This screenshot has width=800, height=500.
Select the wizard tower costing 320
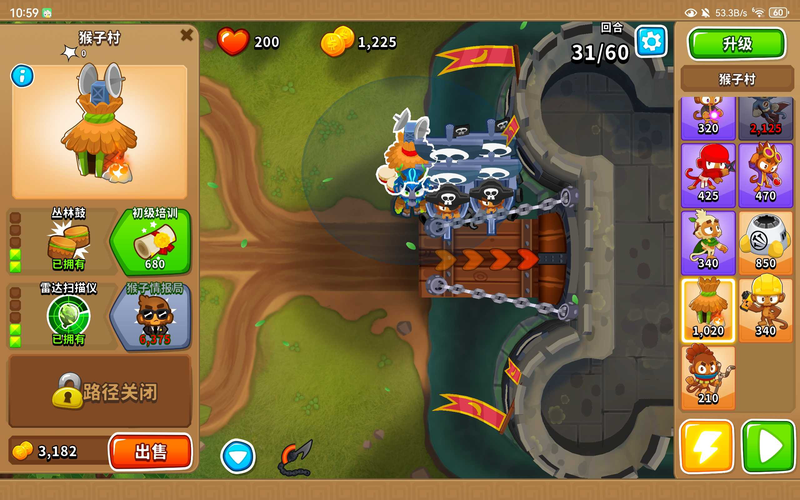point(708,115)
